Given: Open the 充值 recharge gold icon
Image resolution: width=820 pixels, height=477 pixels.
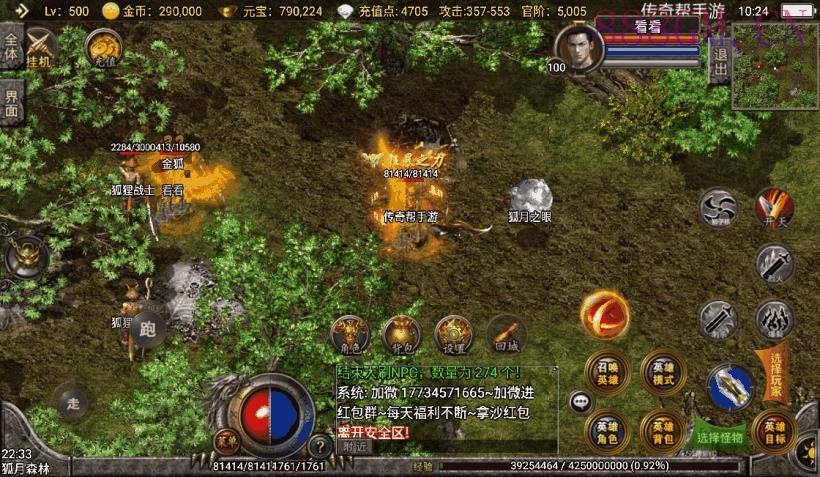Looking at the screenshot, I should [101, 46].
